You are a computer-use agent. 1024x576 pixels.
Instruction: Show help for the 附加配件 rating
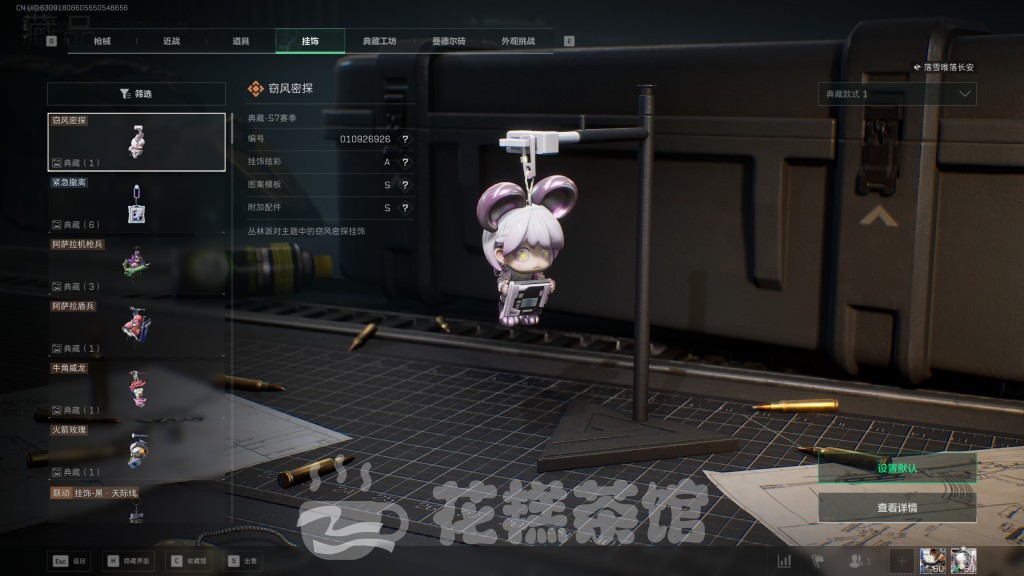click(405, 208)
